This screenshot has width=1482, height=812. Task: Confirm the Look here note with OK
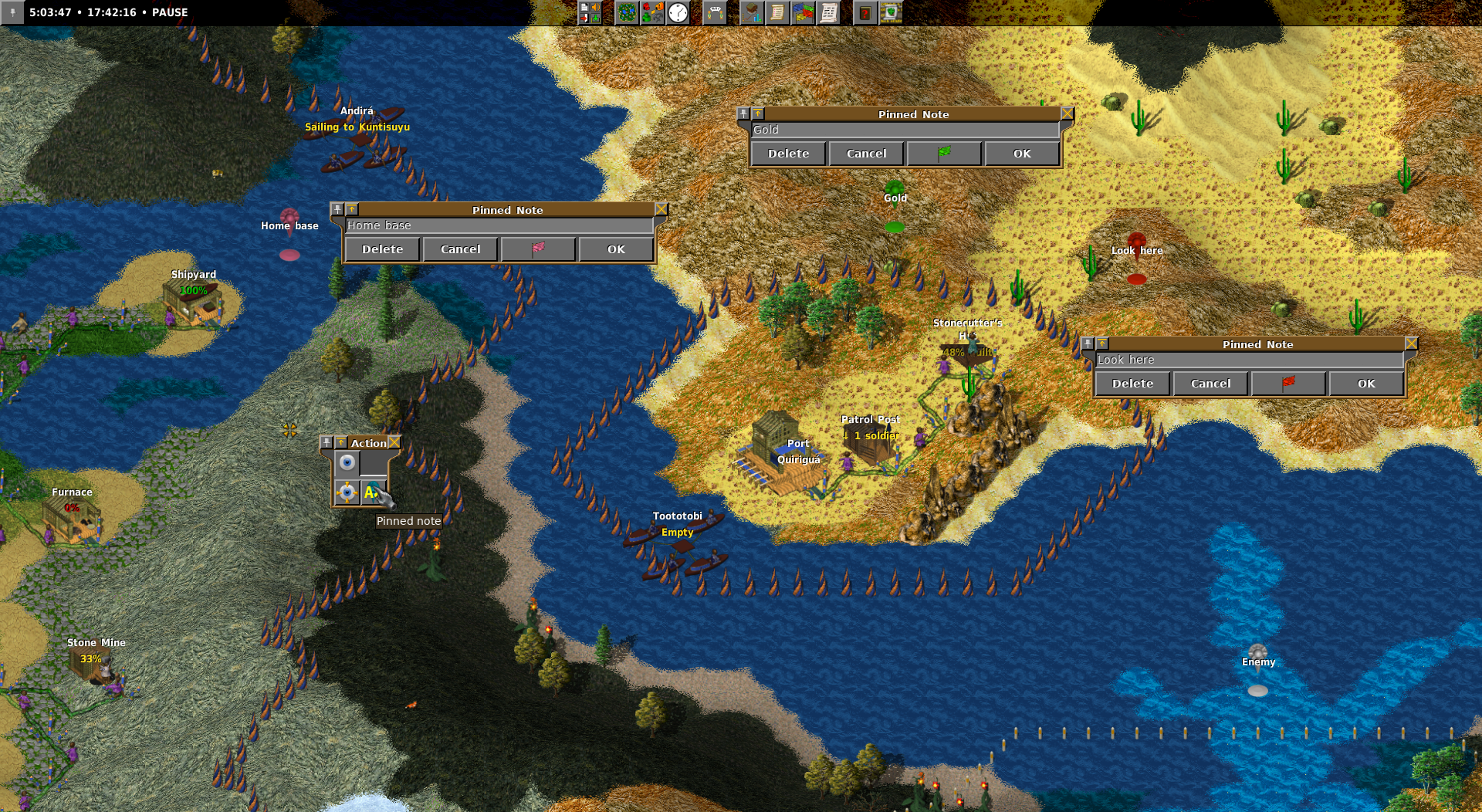pyautogui.click(x=1366, y=384)
